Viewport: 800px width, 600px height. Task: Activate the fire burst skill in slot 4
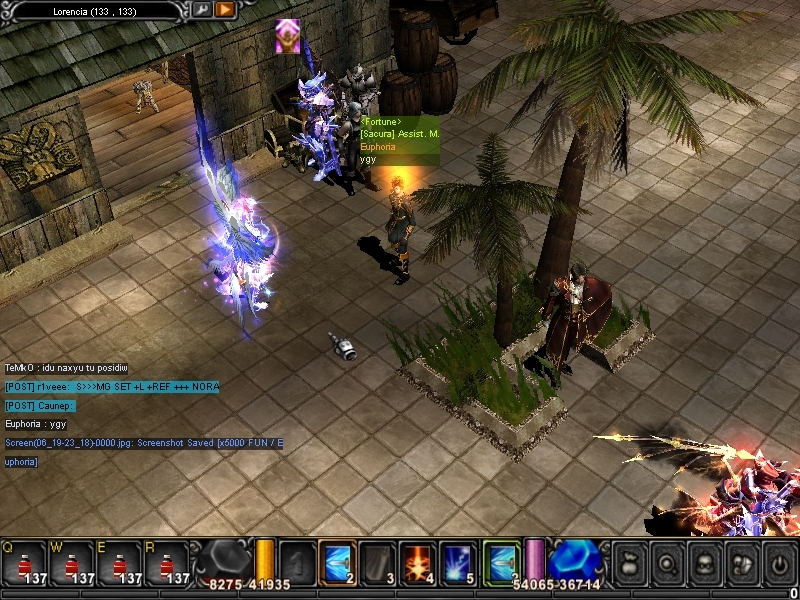(x=417, y=562)
